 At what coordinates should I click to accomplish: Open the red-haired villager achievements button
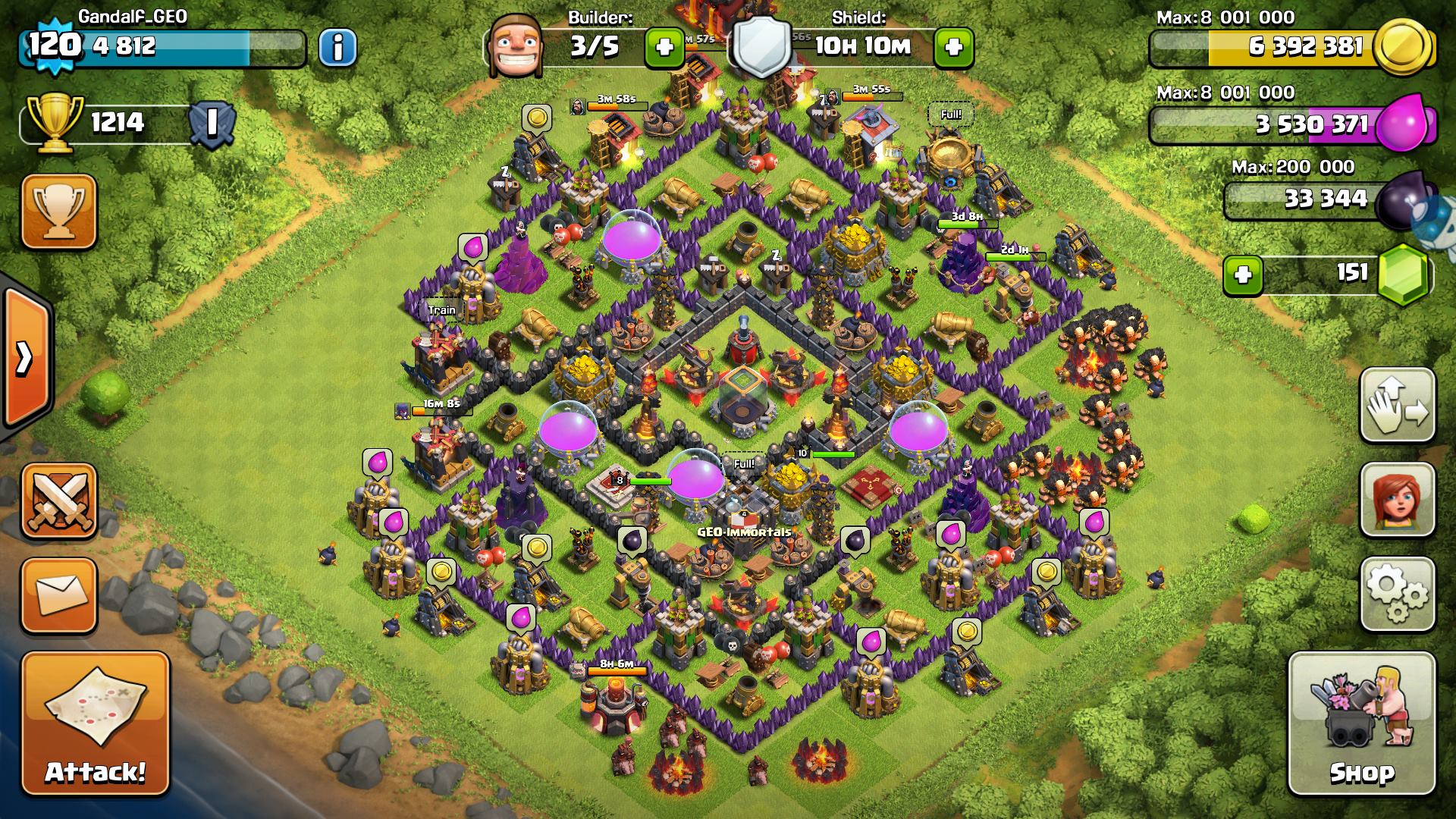tap(1397, 500)
